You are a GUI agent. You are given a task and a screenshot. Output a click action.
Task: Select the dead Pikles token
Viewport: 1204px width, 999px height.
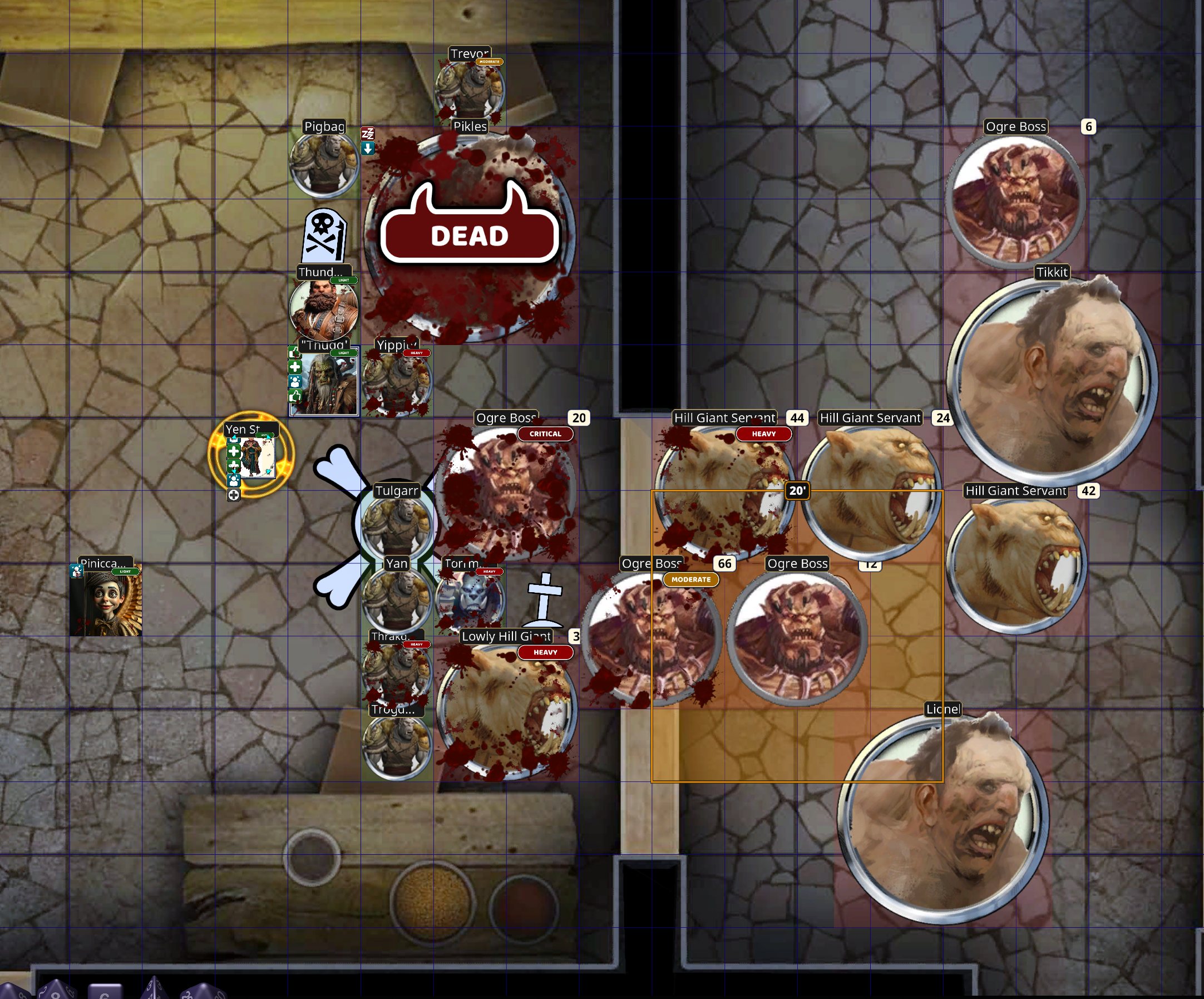[470, 235]
